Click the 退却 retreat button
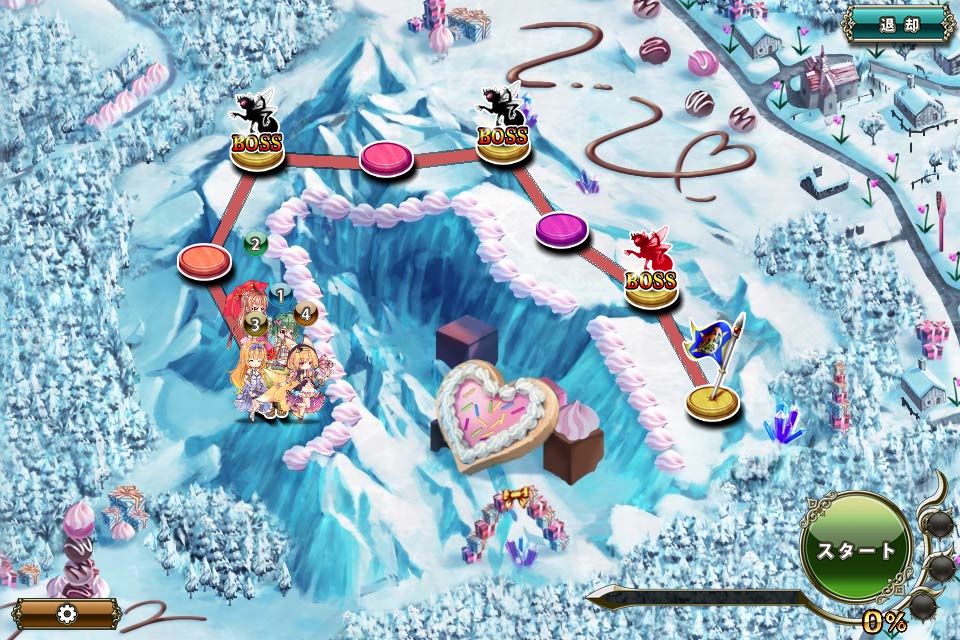960x640 pixels. click(899, 24)
